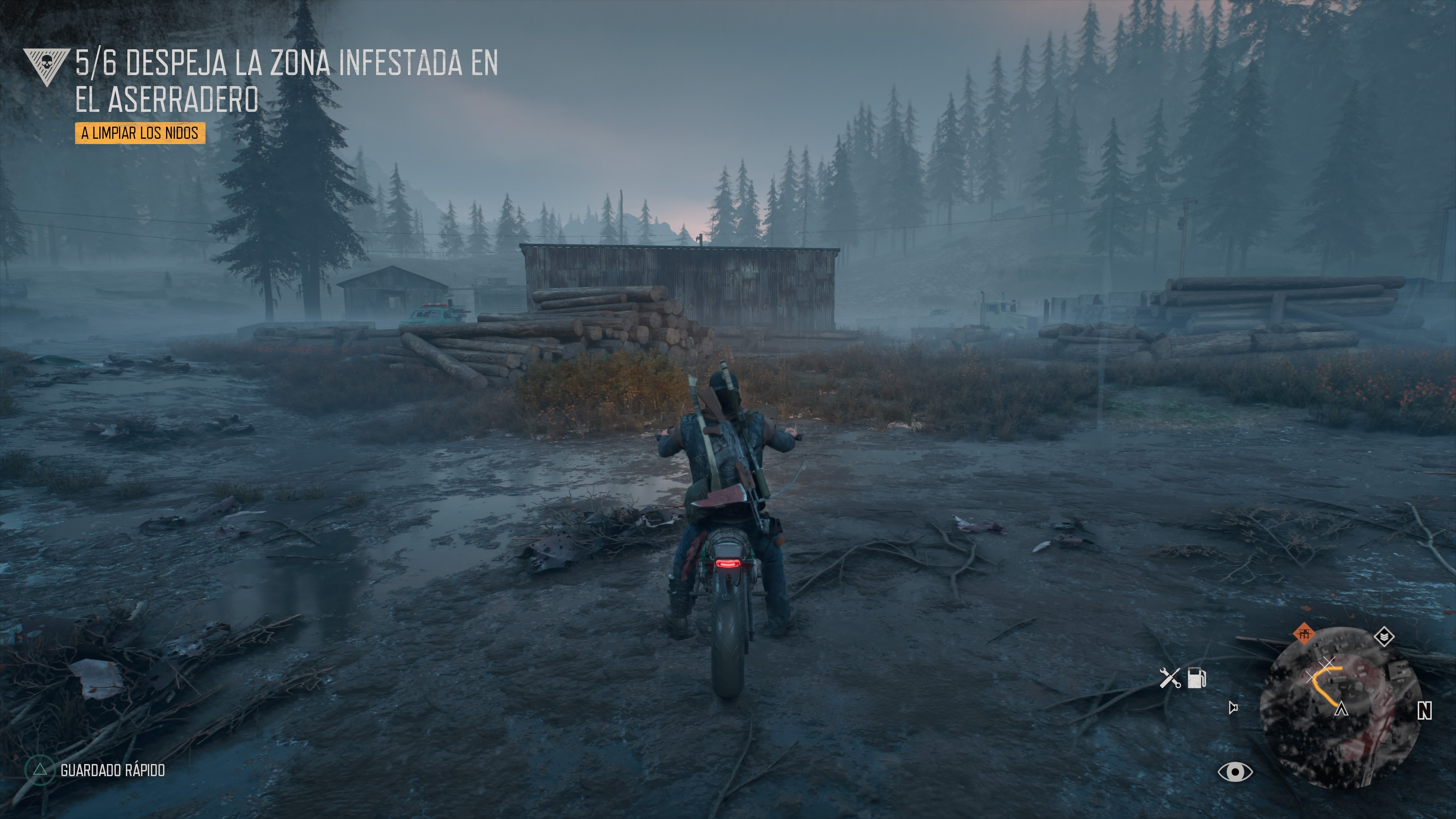Open the infested zone objective tracker
This screenshot has height=819, width=1456.
tap(286, 81)
